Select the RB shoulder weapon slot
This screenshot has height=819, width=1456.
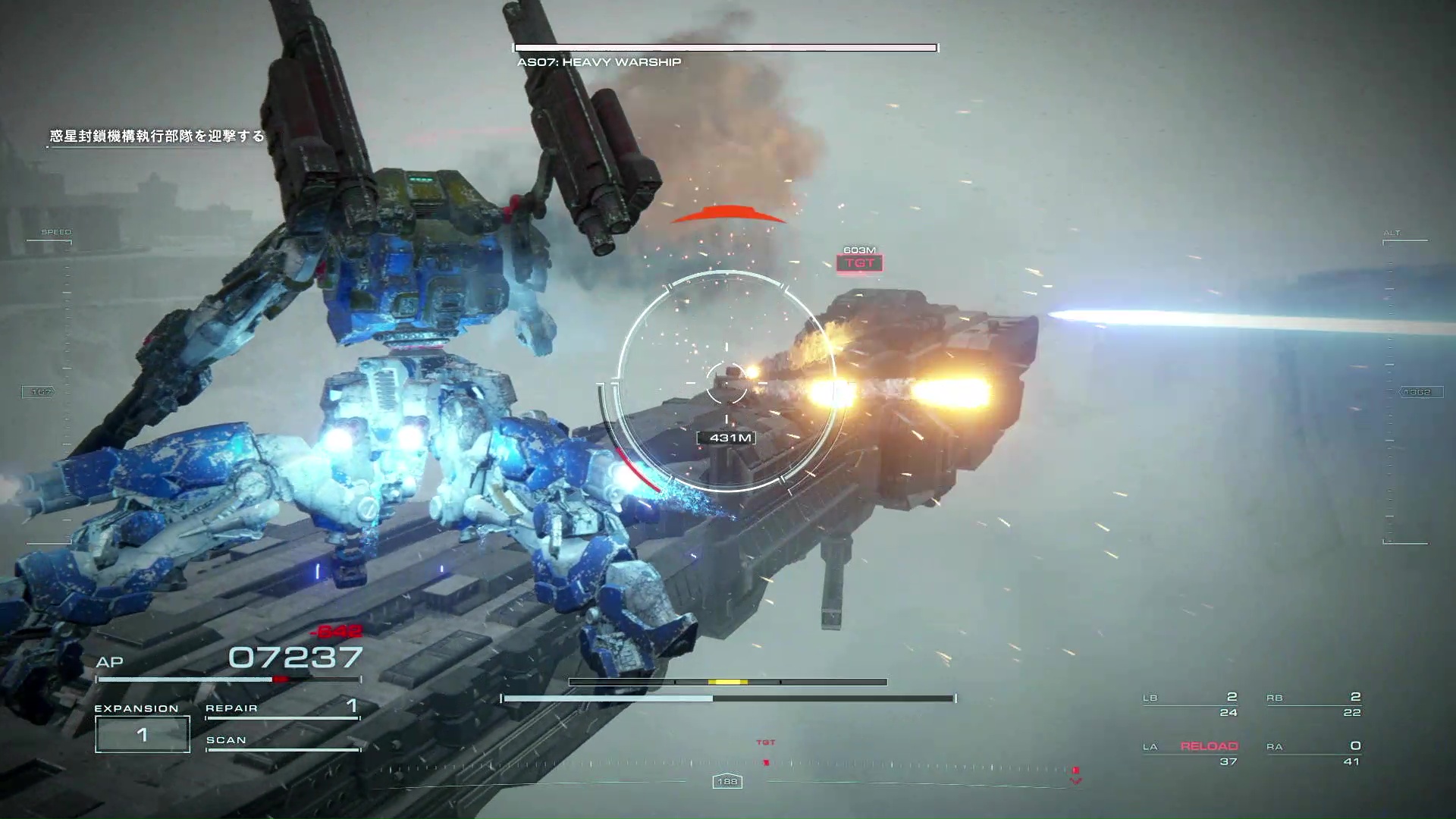click(x=1313, y=704)
